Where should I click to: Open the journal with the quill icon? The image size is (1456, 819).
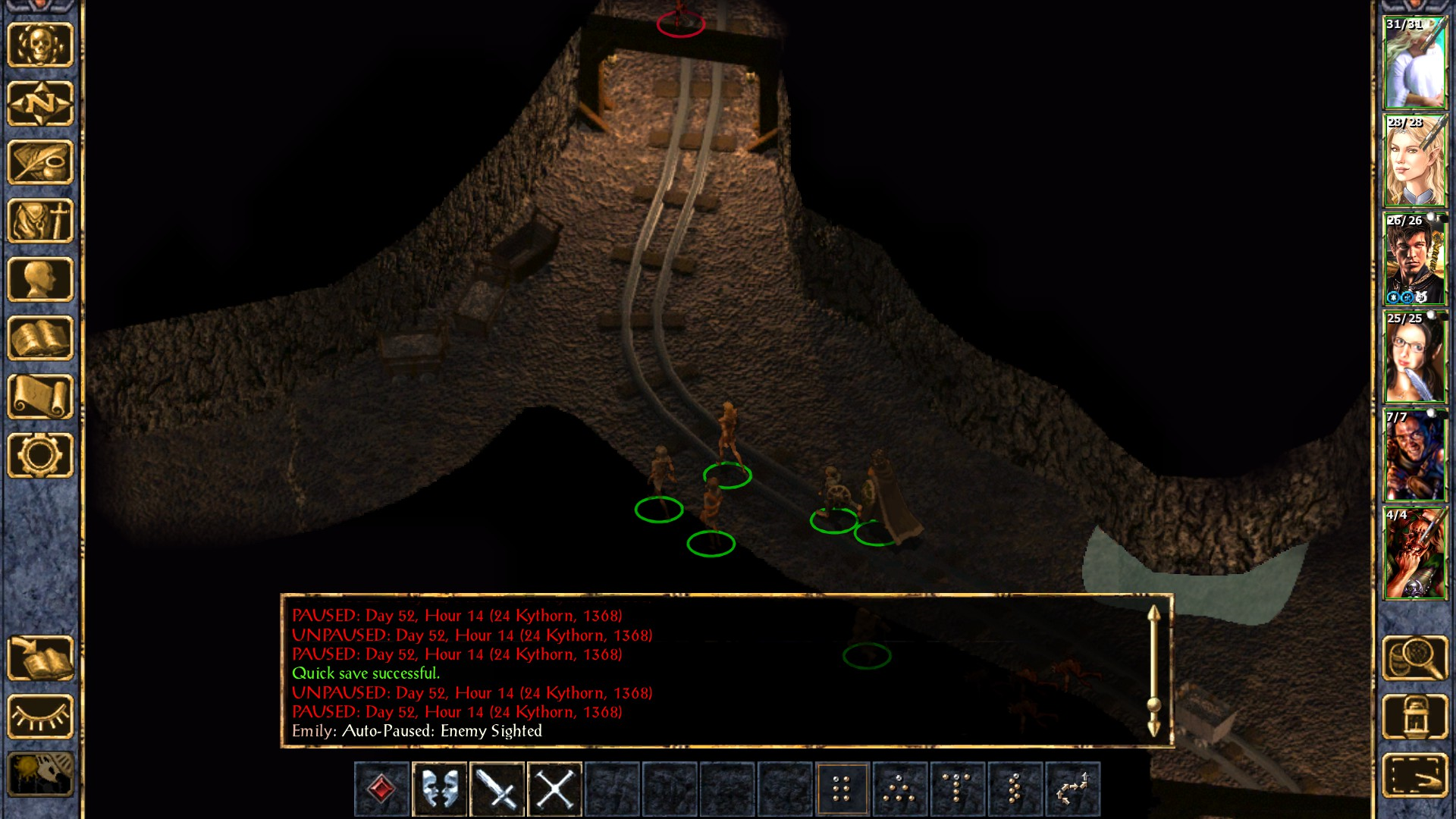point(40,162)
